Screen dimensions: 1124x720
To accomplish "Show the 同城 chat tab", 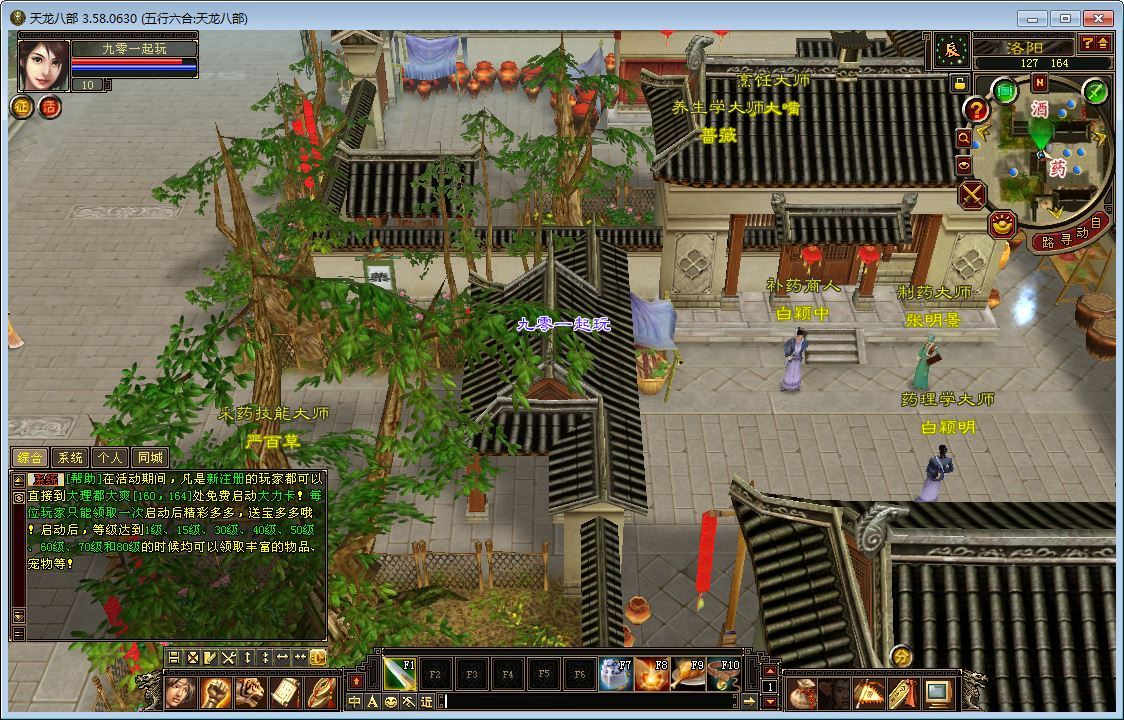I will pos(150,458).
